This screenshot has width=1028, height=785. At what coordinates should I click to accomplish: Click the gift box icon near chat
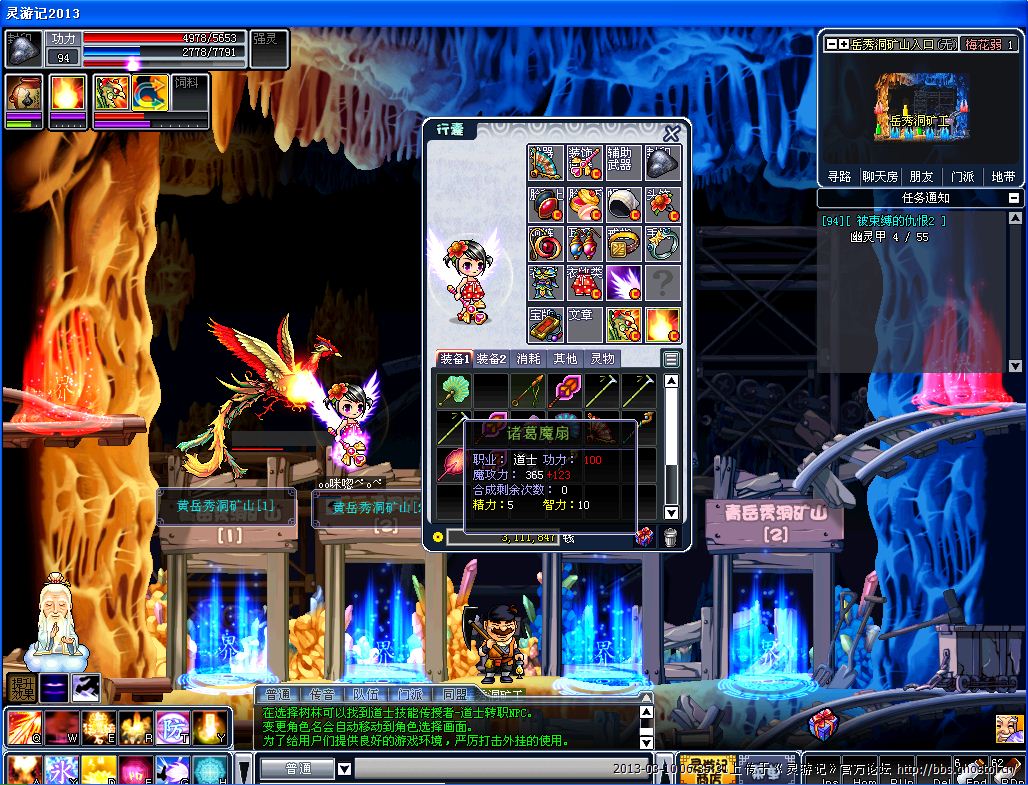[x=822, y=724]
